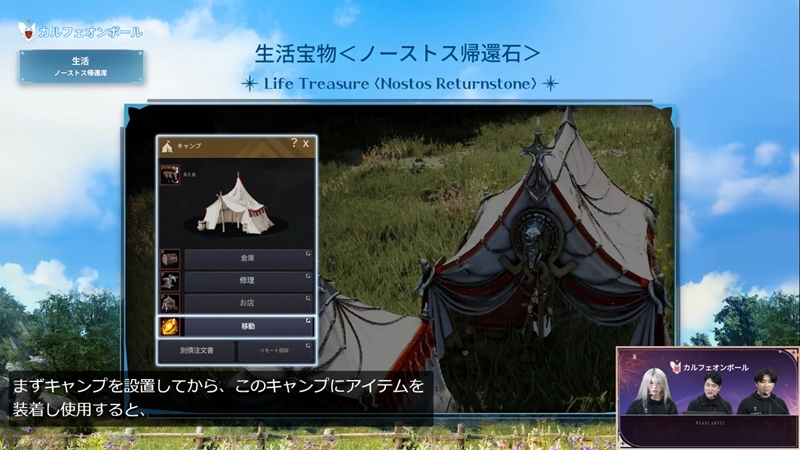This screenshot has width=800, height=450.
Task: Open the お店 shop button
Action: 249,303
